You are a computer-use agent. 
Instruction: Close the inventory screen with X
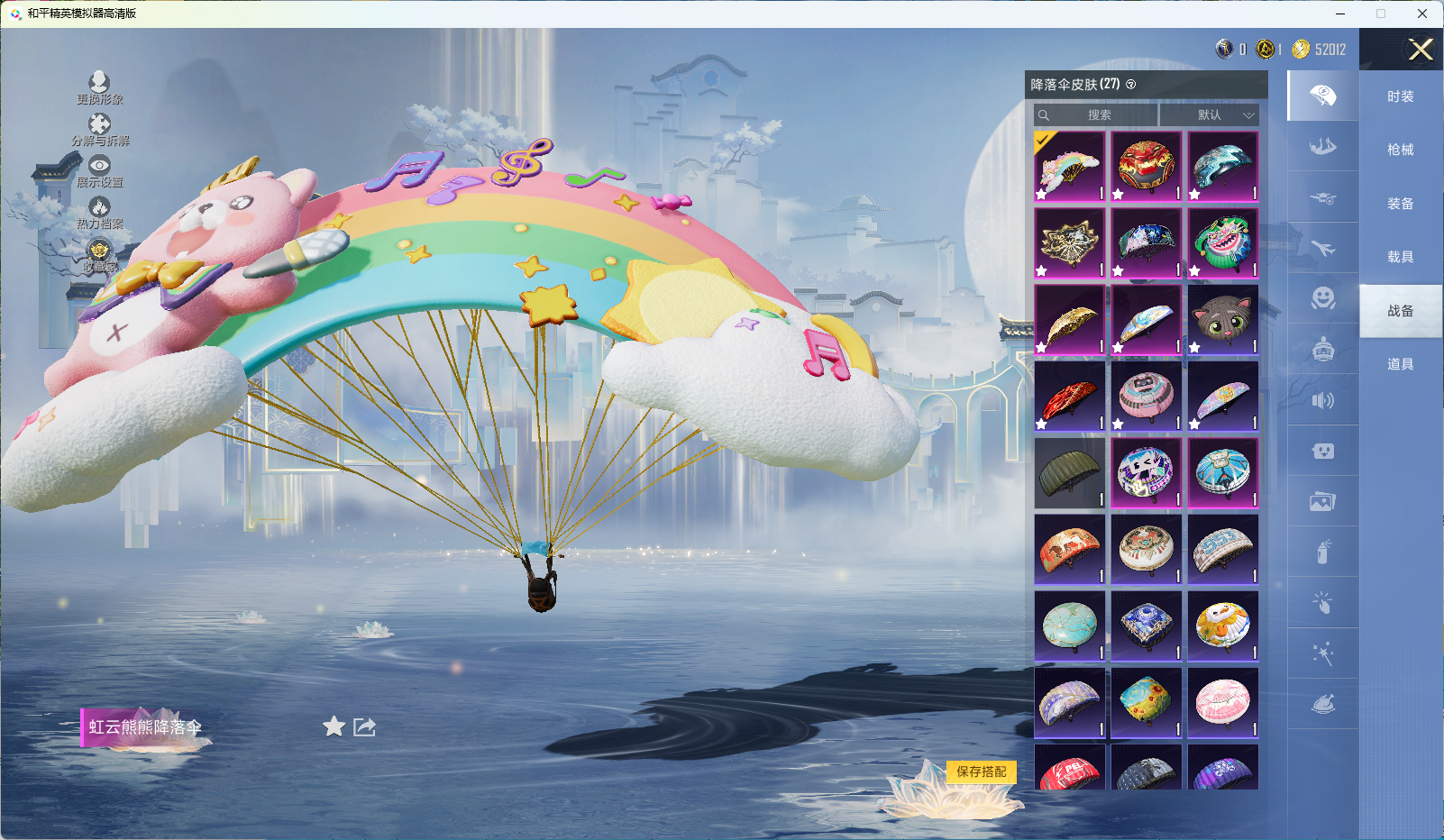pyautogui.click(x=1421, y=50)
